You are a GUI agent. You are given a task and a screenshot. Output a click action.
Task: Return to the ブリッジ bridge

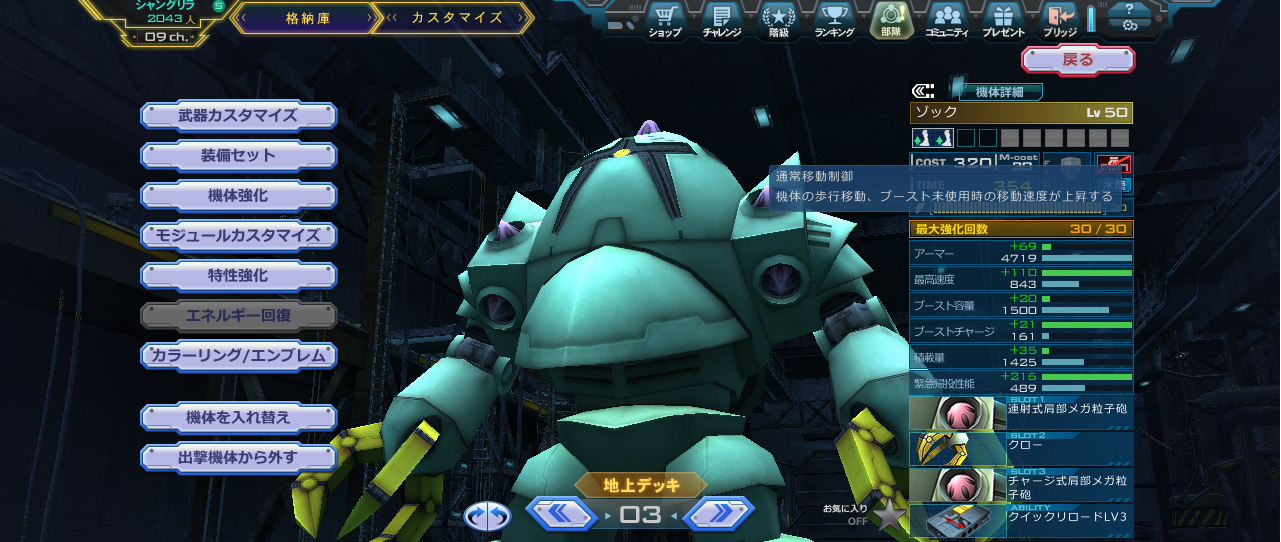pos(1059,20)
